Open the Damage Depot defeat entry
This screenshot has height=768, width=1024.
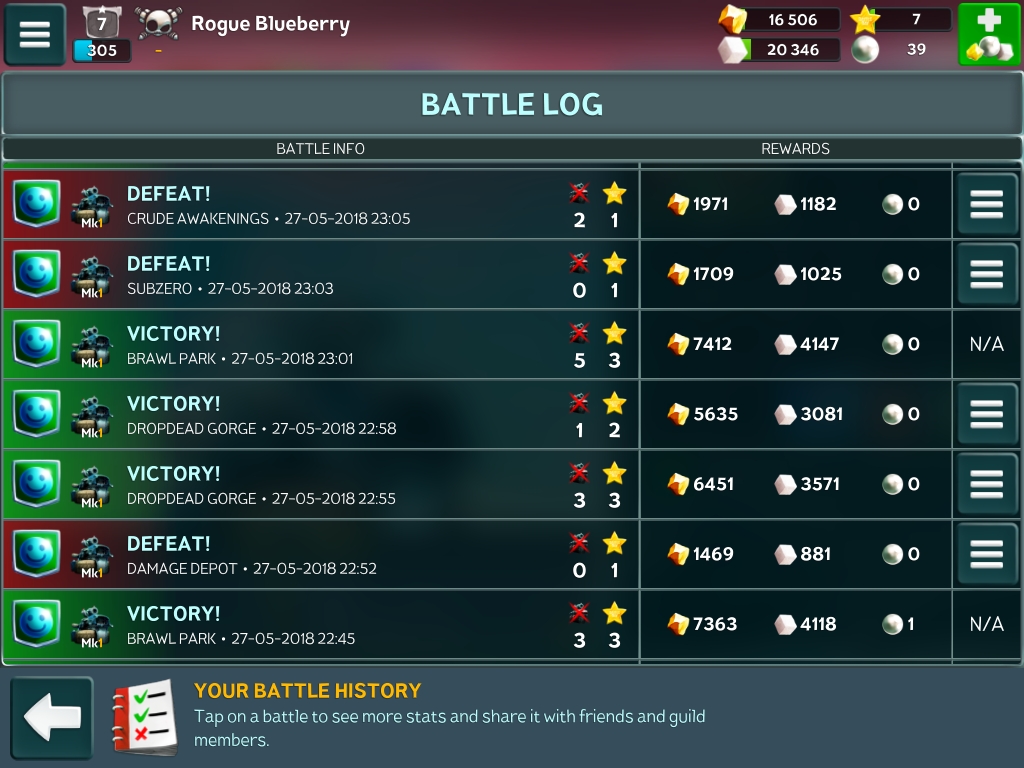pos(320,555)
